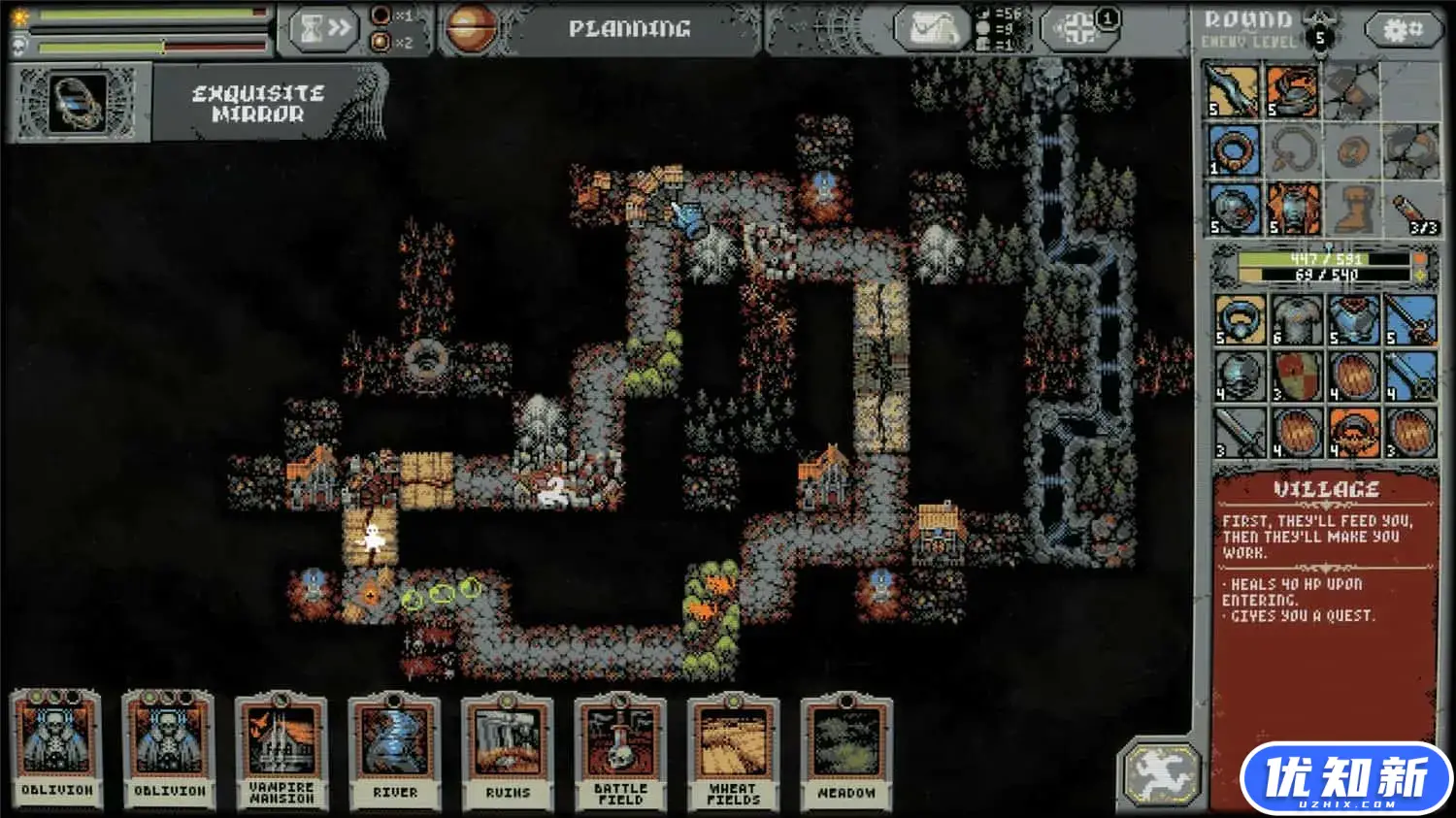The height and width of the screenshot is (818, 1456).
Task: Select the Vampire Mansion card
Action: 281,750
